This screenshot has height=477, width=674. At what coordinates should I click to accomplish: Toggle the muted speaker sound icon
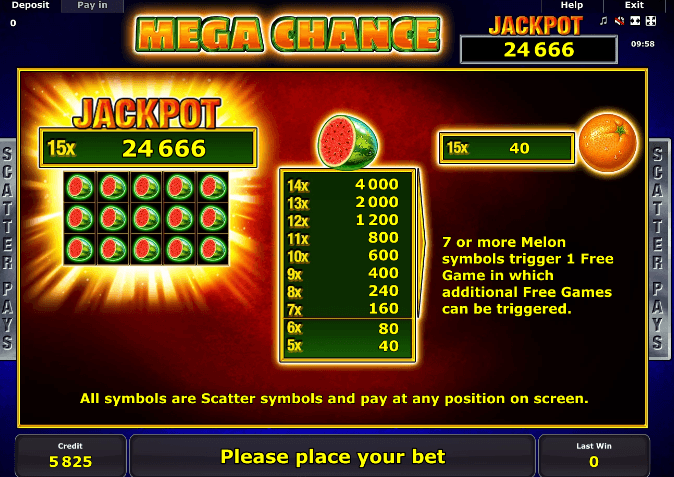click(x=620, y=21)
